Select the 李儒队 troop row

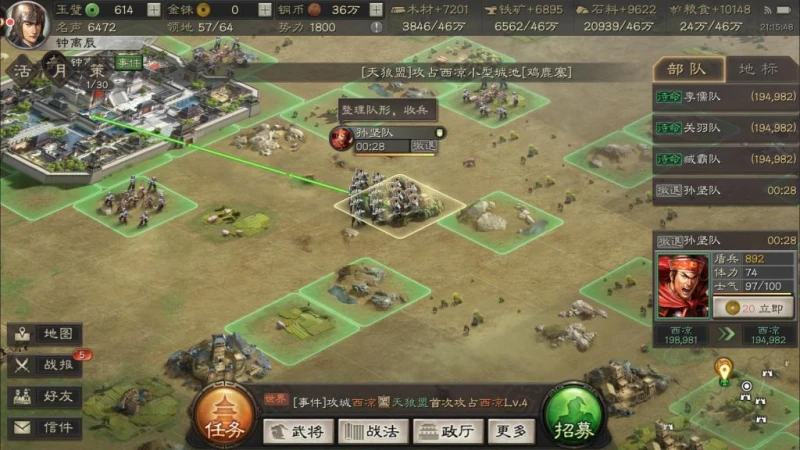726,98
